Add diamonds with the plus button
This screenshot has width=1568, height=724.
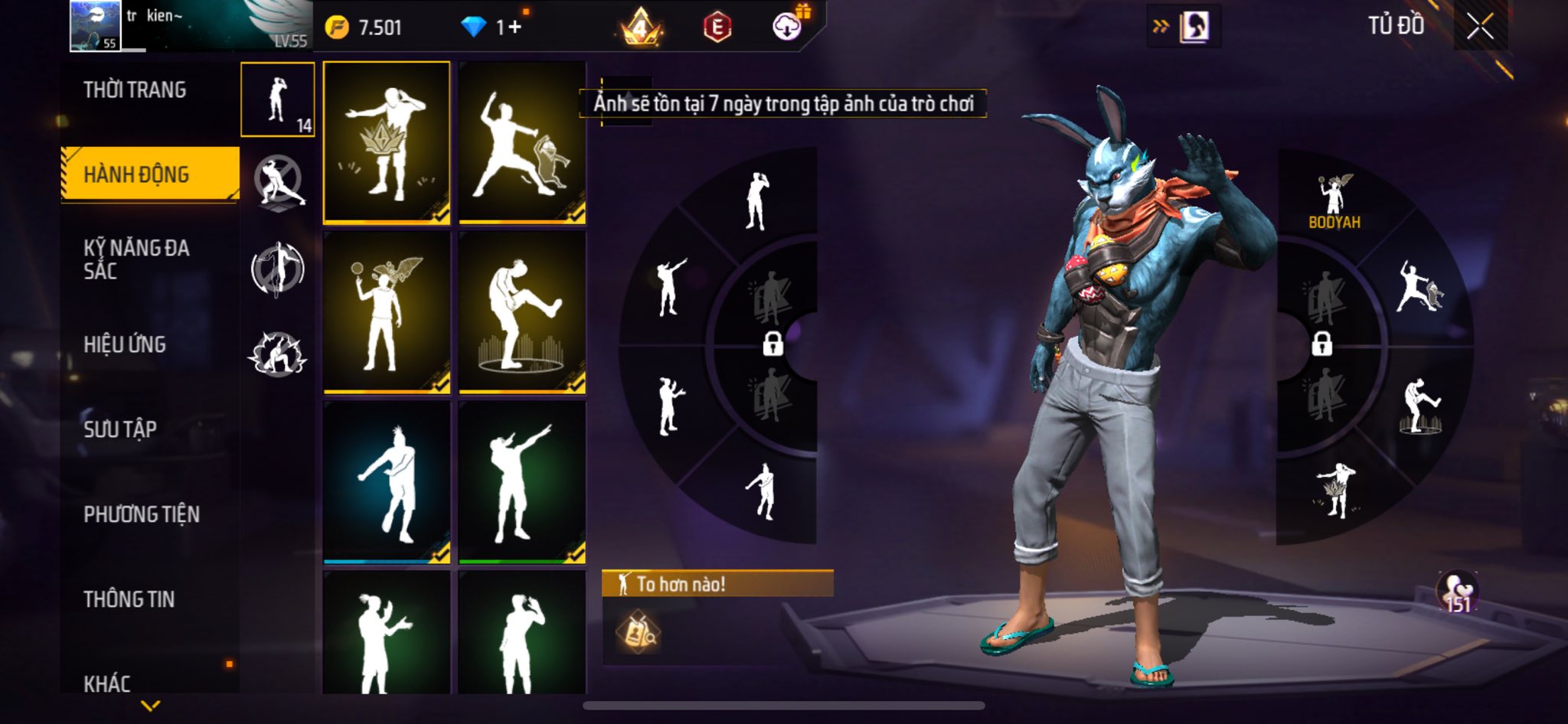[514, 28]
